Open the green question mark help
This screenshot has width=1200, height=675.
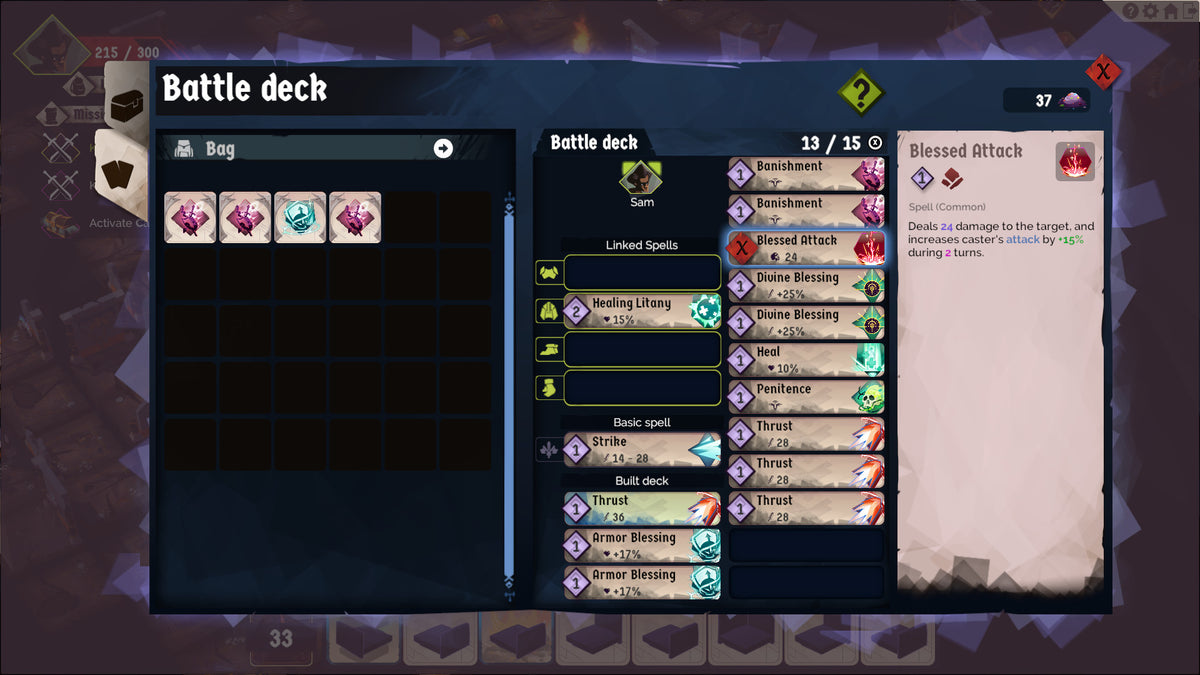860,93
